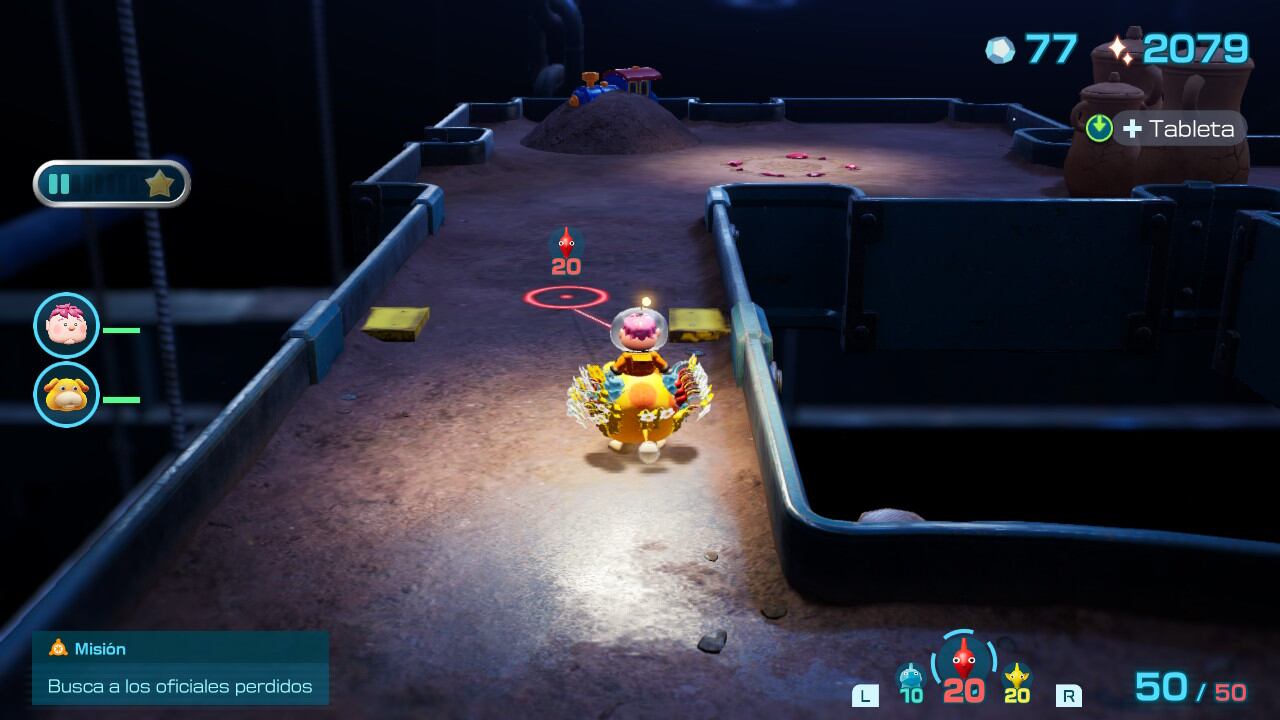Click the star charge gauge
The width and height of the screenshot is (1280, 720).
pos(112,184)
